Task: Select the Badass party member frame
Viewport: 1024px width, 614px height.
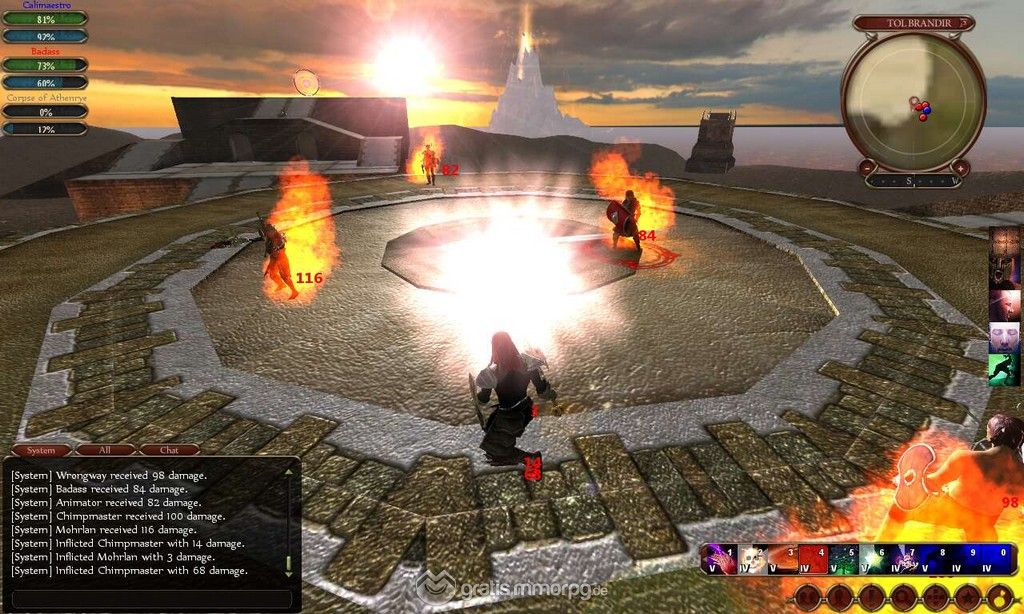Action: point(44,65)
